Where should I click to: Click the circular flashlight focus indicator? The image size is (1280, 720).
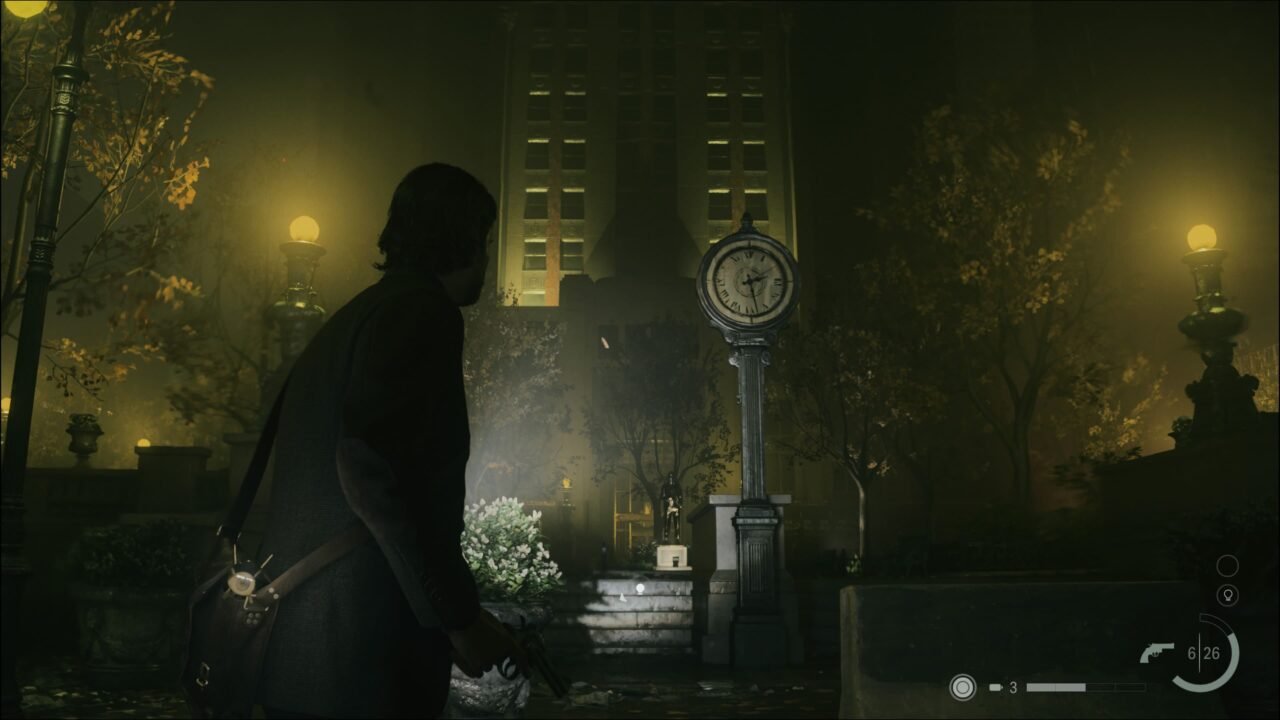point(962,687)
